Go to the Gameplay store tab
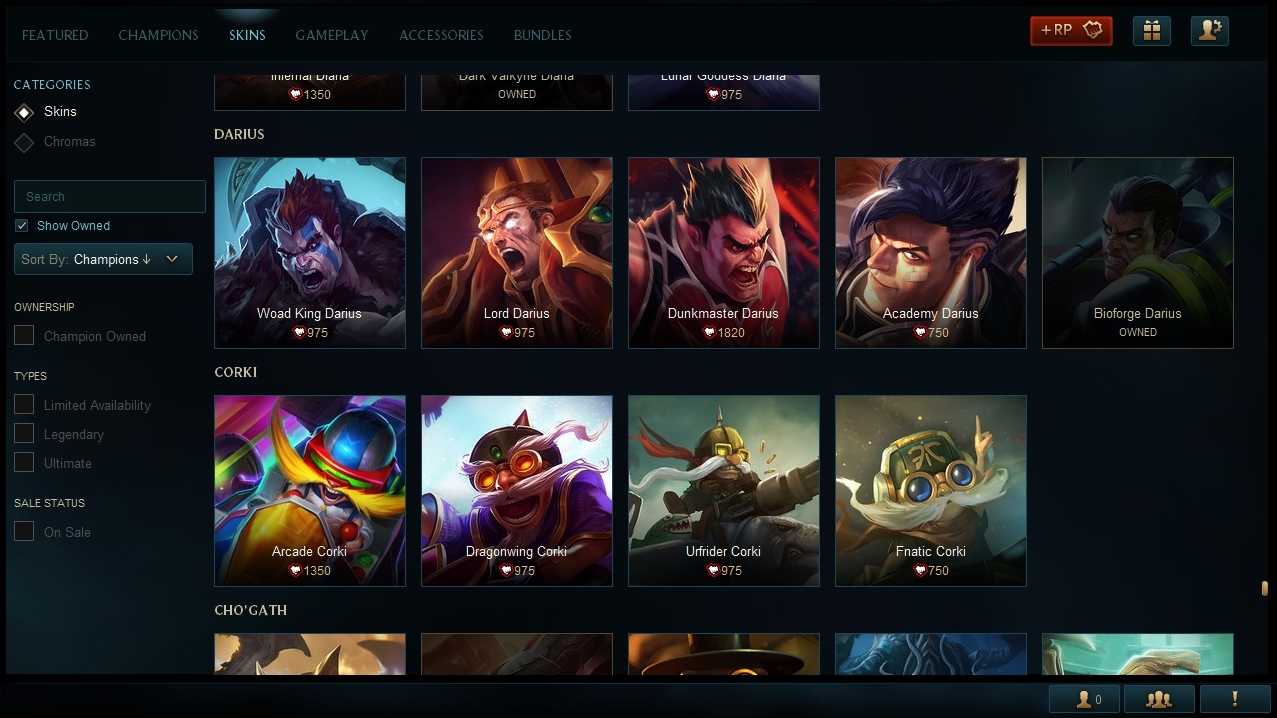 pyautogui.click(x=331, y=35)
